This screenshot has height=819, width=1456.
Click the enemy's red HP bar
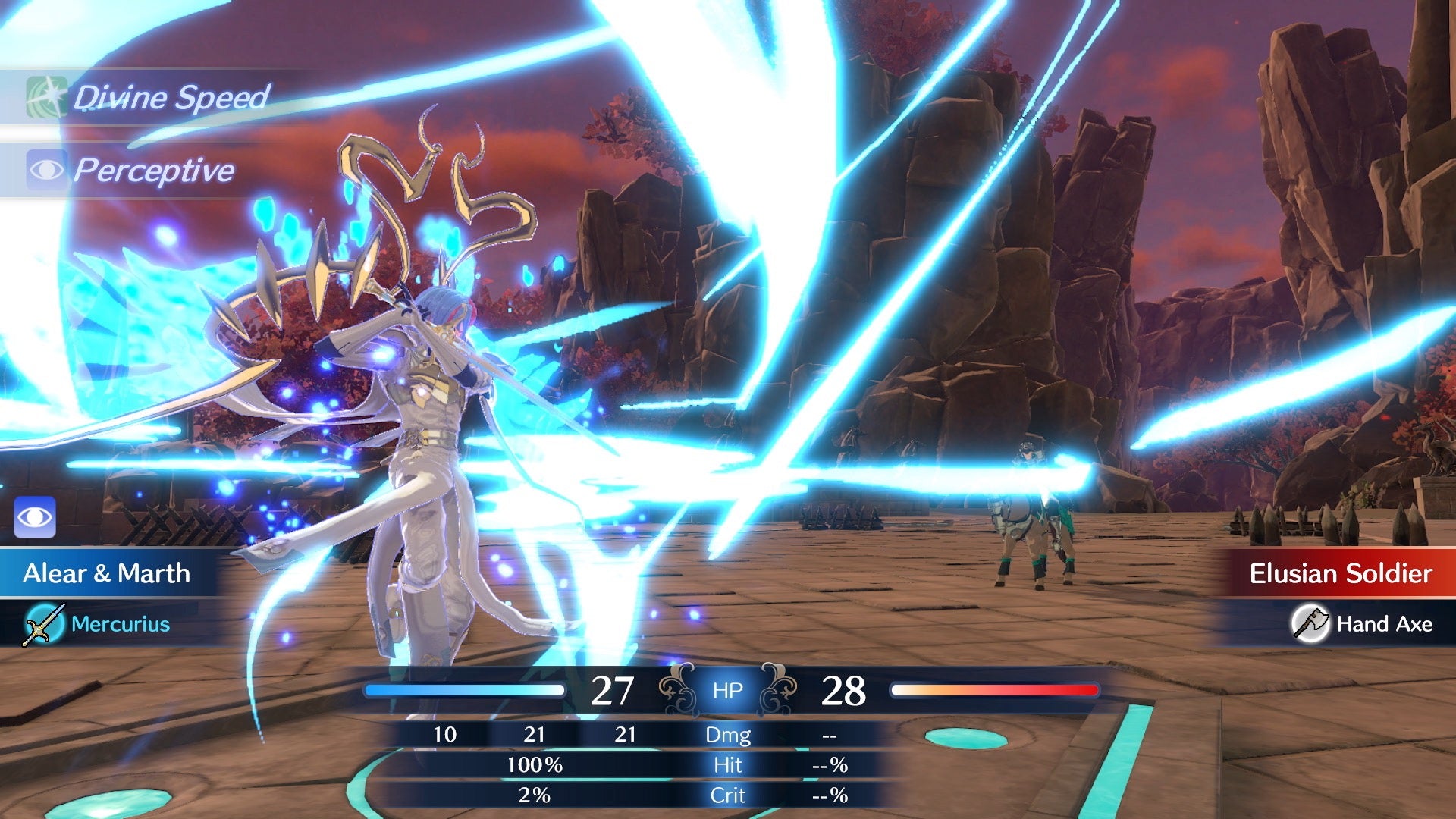[x=993, y=689]
